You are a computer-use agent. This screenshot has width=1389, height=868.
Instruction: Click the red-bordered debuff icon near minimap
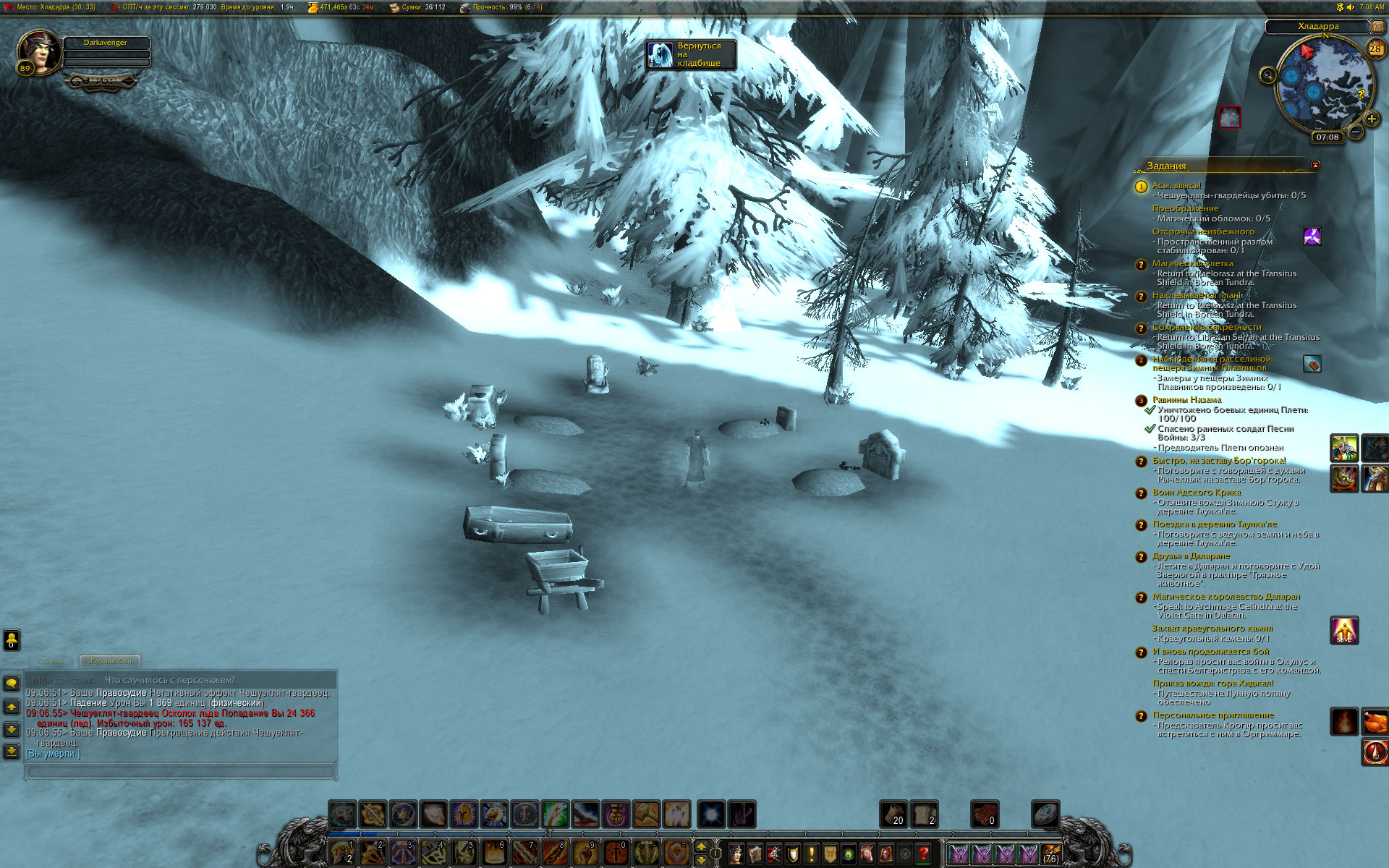pos(1230,117)
